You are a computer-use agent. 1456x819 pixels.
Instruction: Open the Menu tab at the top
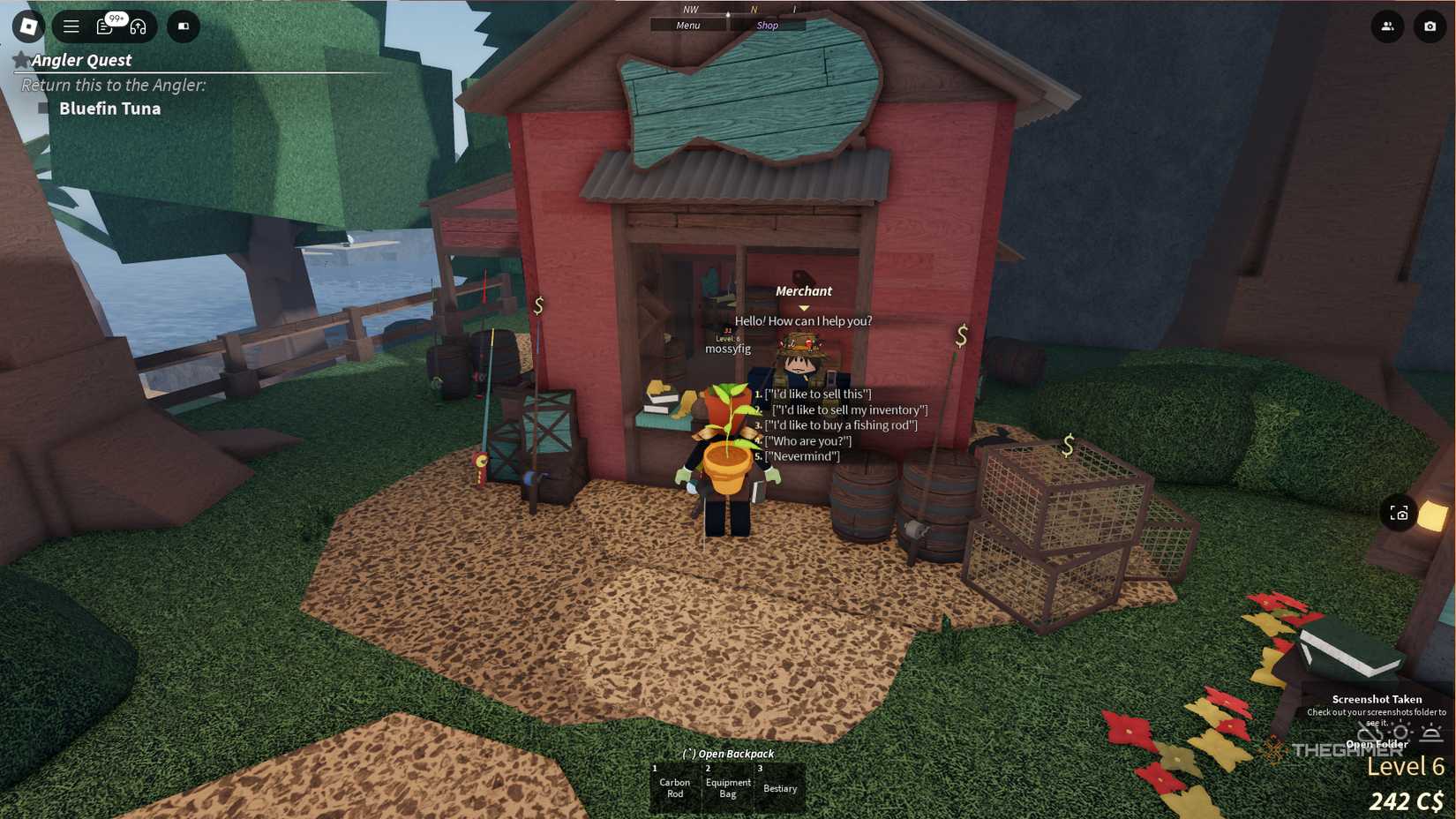coord(687,25)
